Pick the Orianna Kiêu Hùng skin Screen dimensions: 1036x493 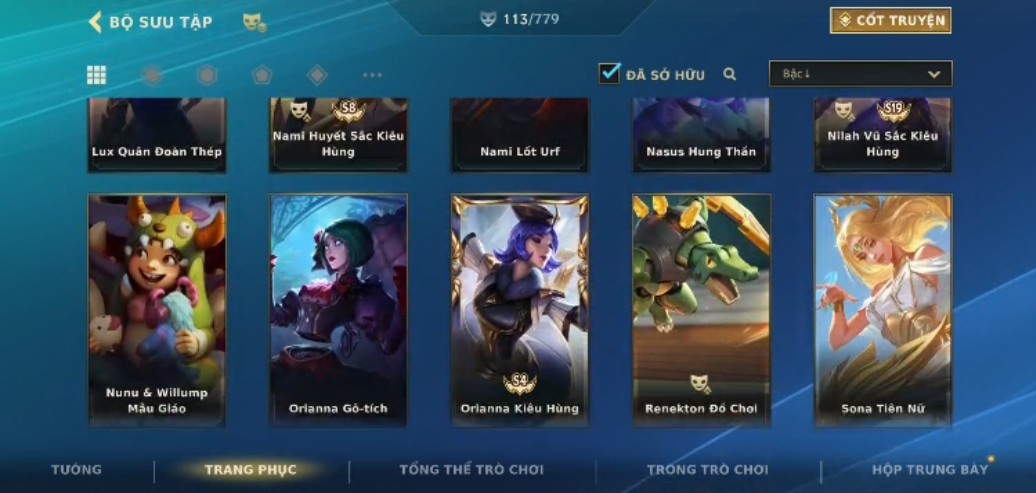519,310
